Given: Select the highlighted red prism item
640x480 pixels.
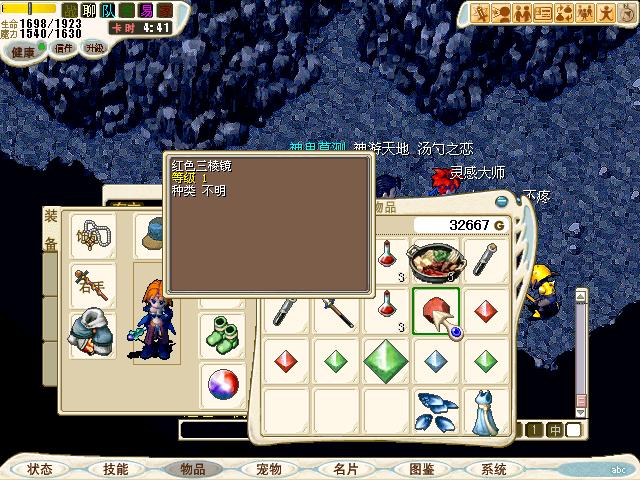Looking at the screenshot, I should 436,310.
